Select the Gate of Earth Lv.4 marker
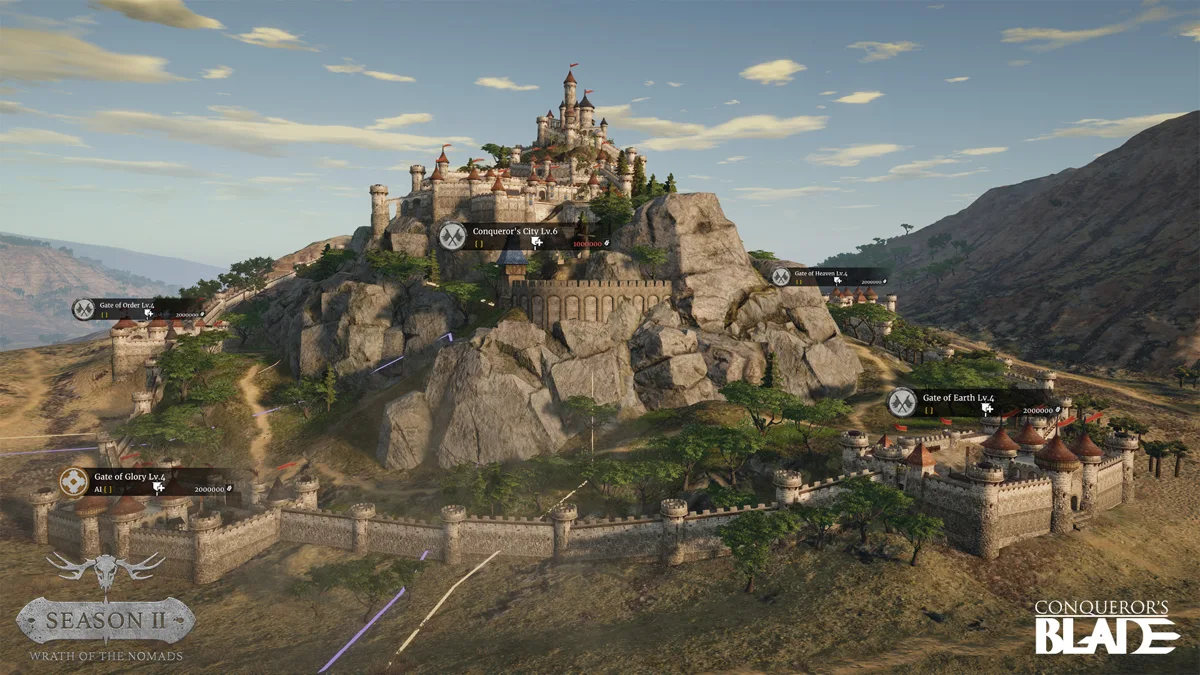1200x675 pixels. point(902,402)
